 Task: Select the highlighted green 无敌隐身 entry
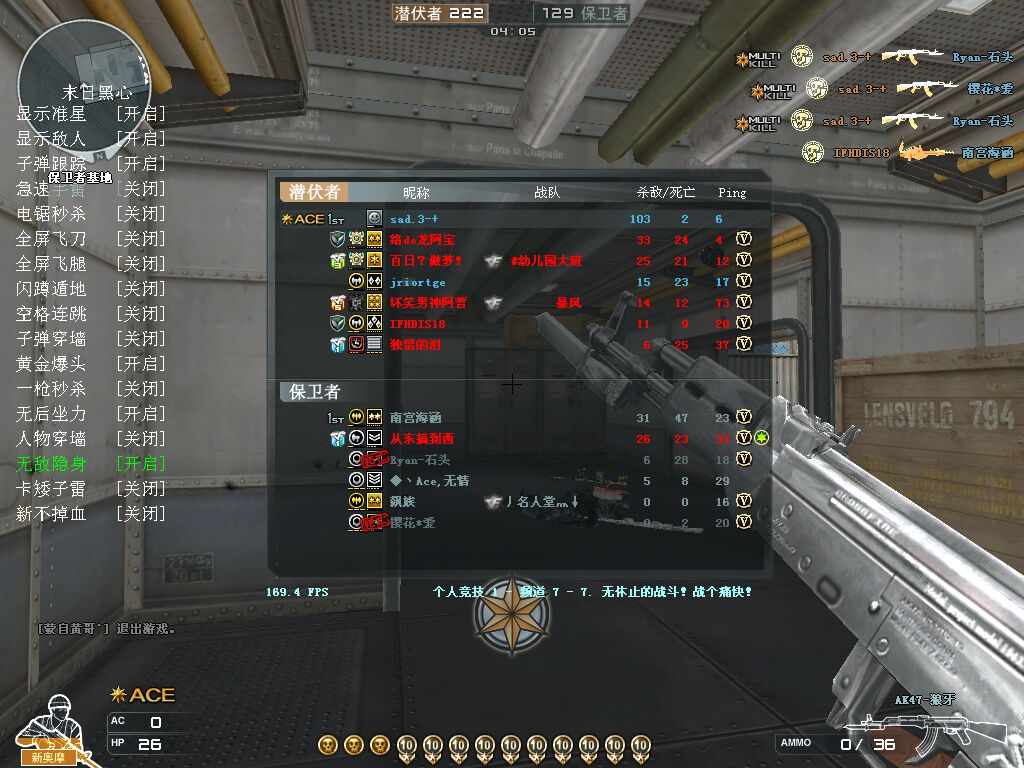coord(90,464)
